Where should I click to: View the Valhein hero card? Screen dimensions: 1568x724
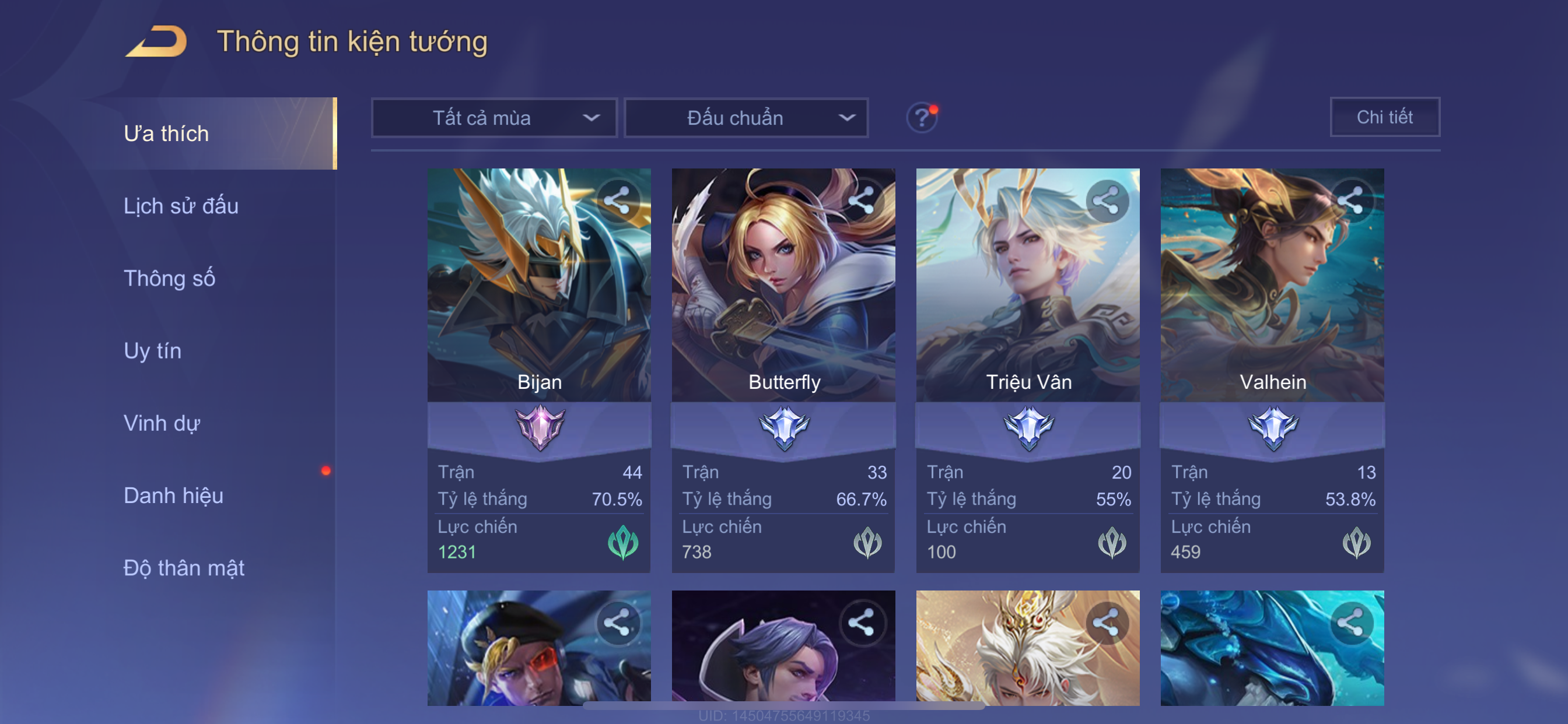tap(1272, 286)
